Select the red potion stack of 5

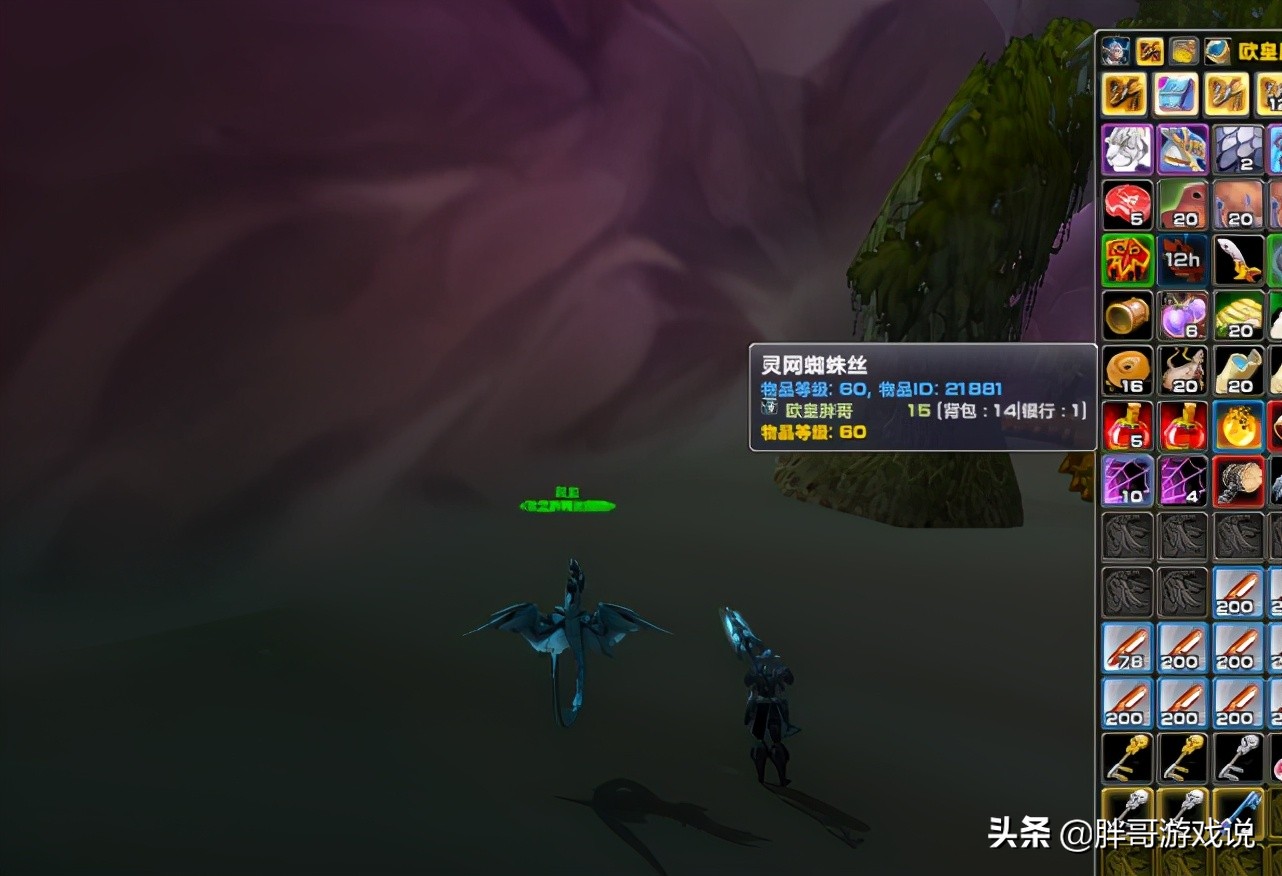click(x=1125, y=424)
